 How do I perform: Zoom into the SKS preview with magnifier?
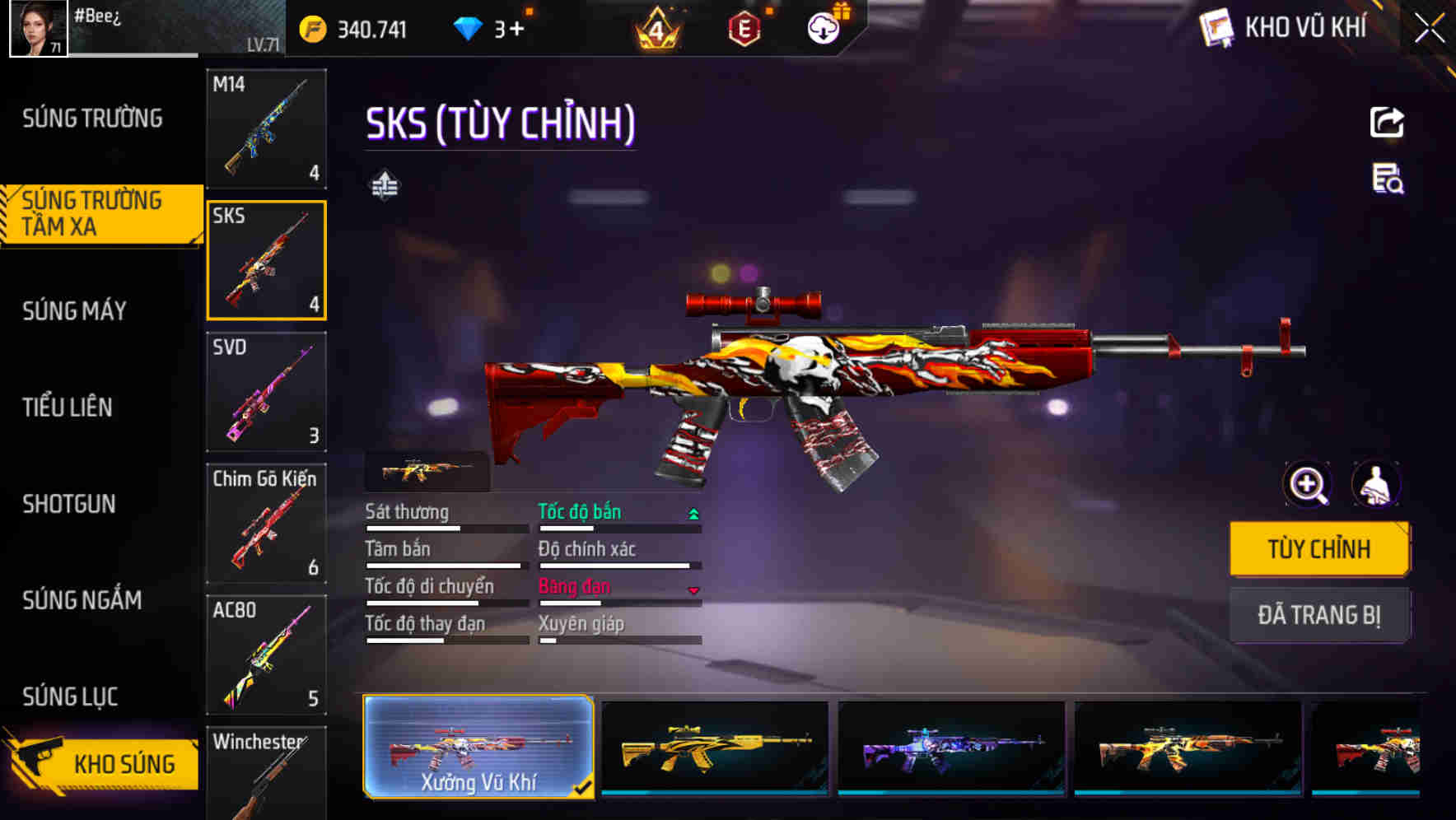click(x=1306, y=484)
